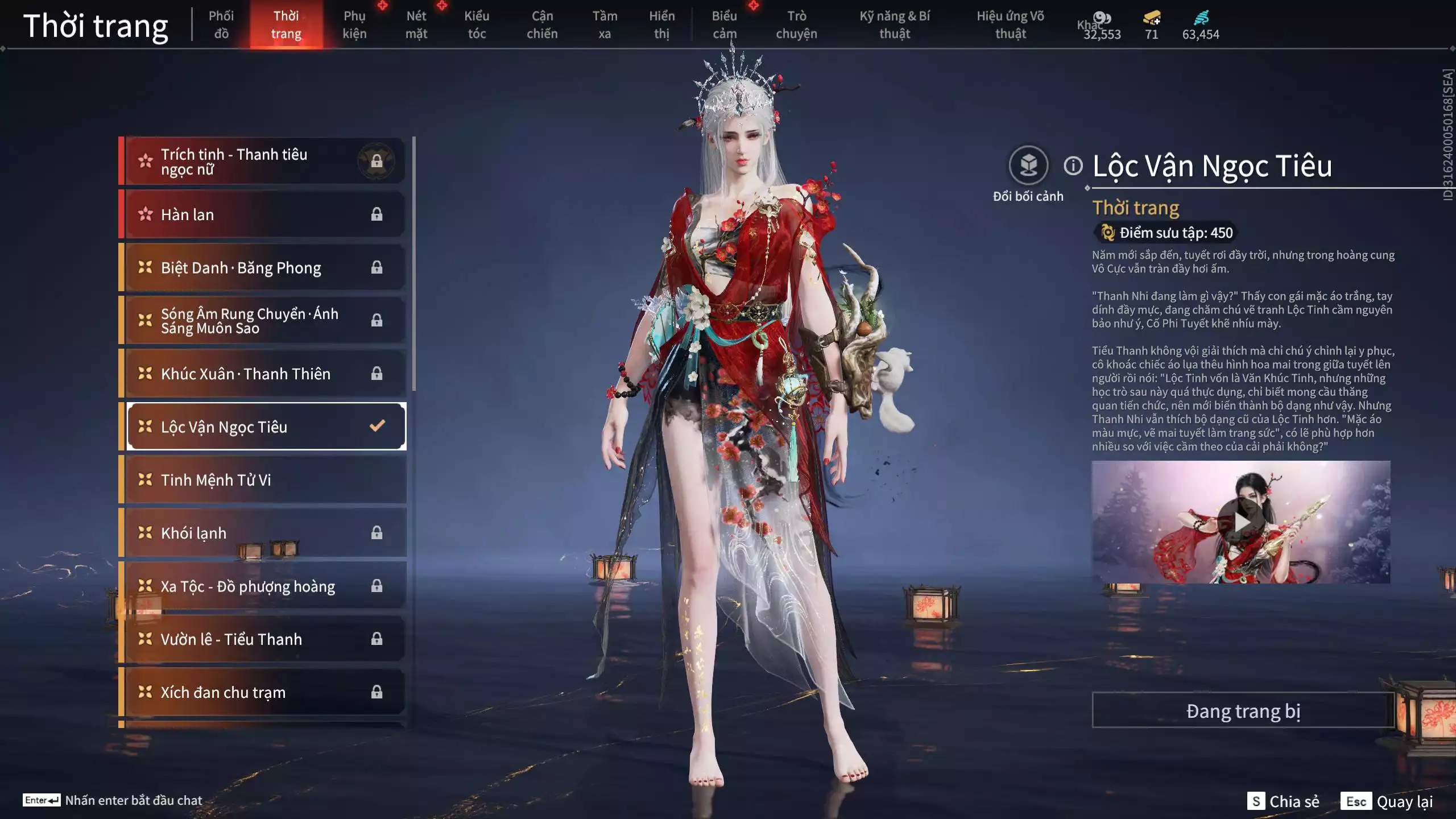Switch to the Kiểu tóc tab
This screenshot has width=1456, height=819.
[477, 25]
